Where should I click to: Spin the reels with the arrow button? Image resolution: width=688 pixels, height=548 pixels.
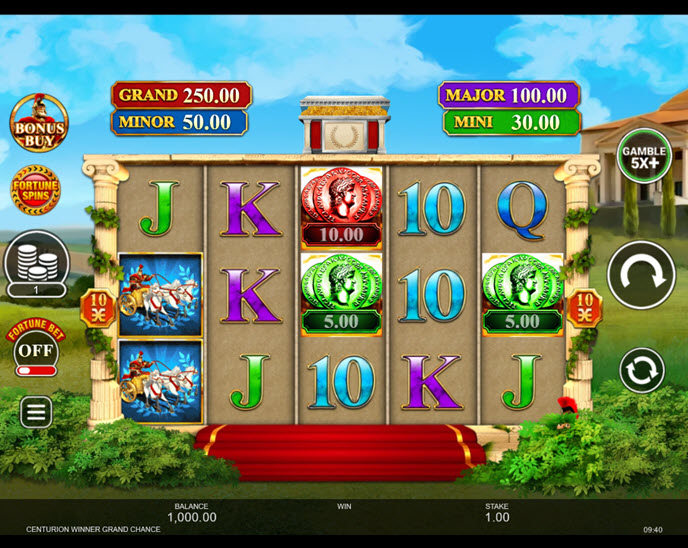click(x=641, y=274)
